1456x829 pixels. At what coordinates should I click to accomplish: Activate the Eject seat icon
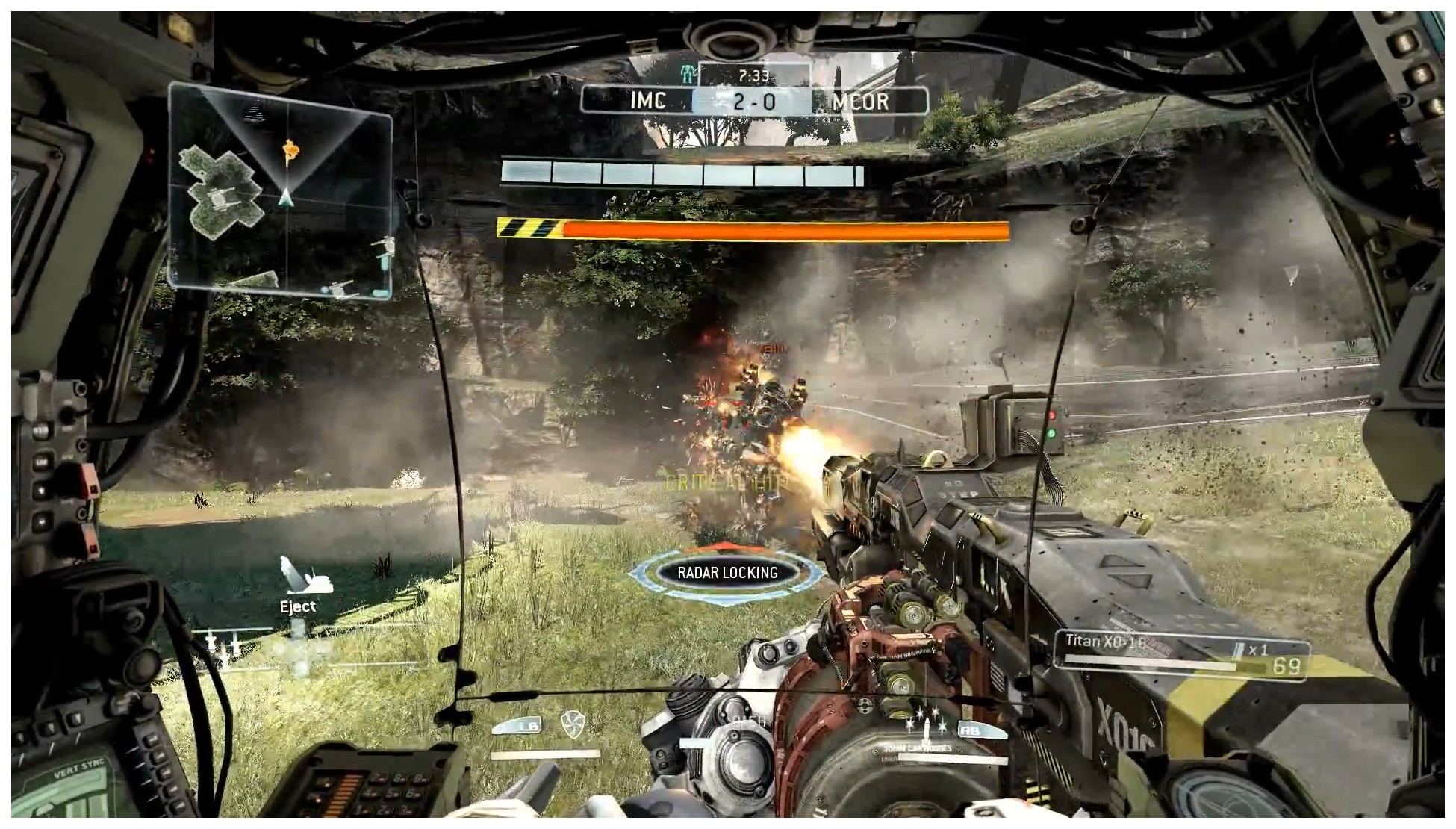299,577
